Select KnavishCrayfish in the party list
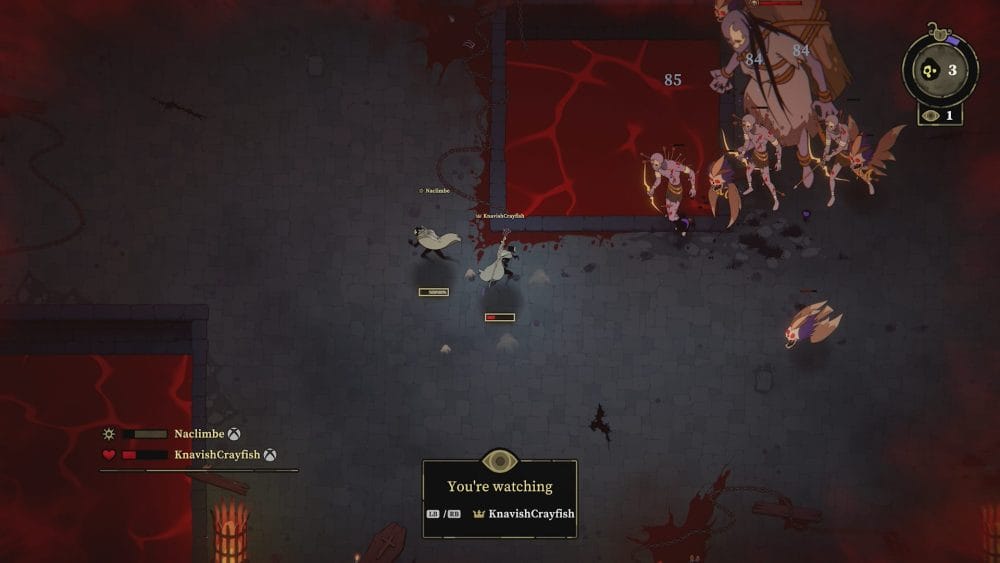Viewport: 1000px width, 563px height. [x=217, y=455]
